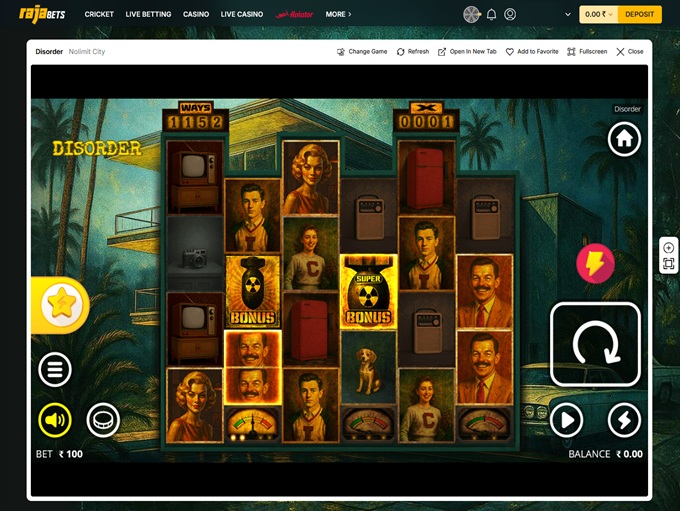Open the notifications bell
Image resolution: width=680 pixels, height=511 pixels.
coord(491,14)
